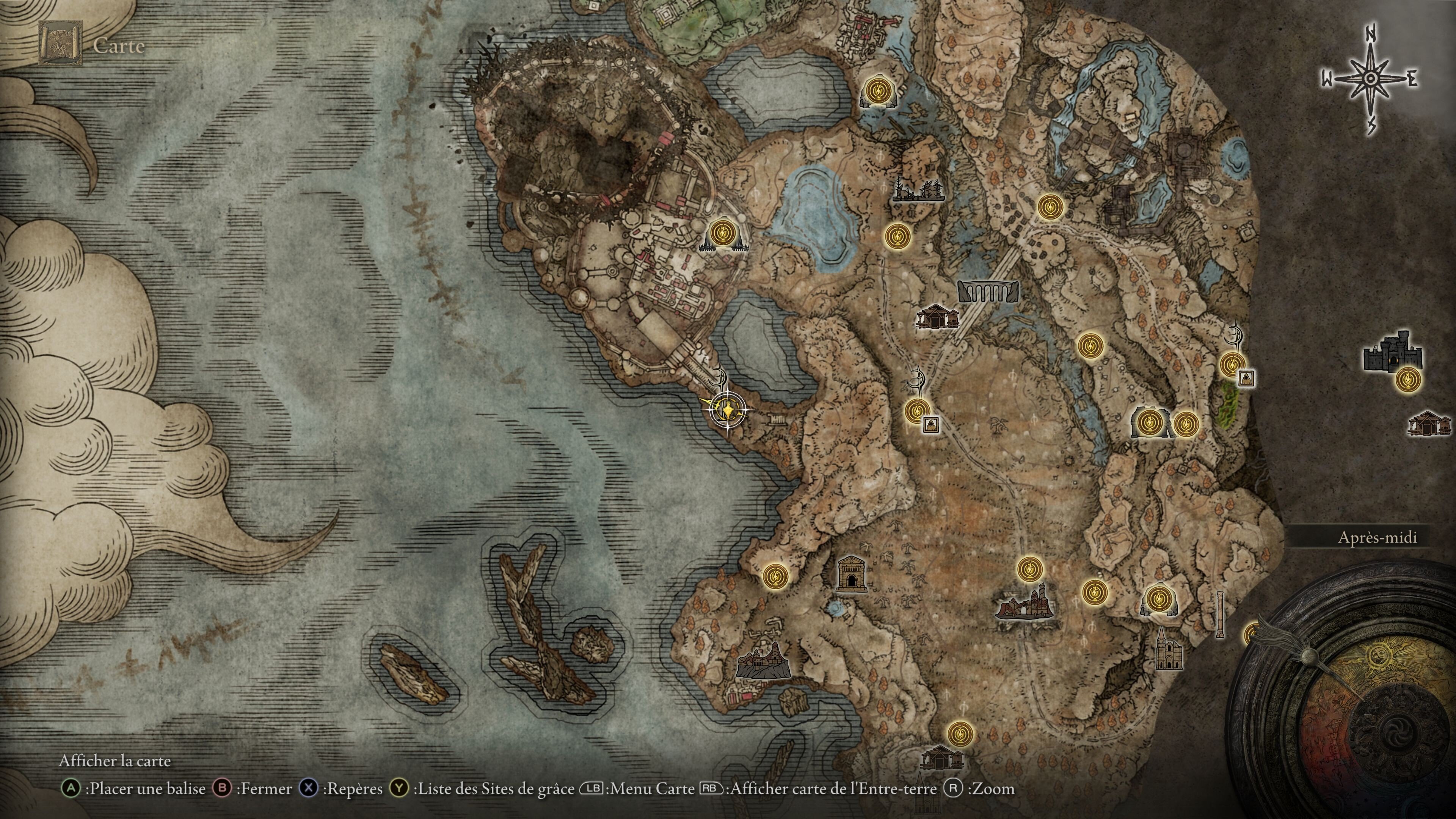Click the Carte map scroll icon
The height and width of the screenshot is (819, 1456).
coord(60,44)
